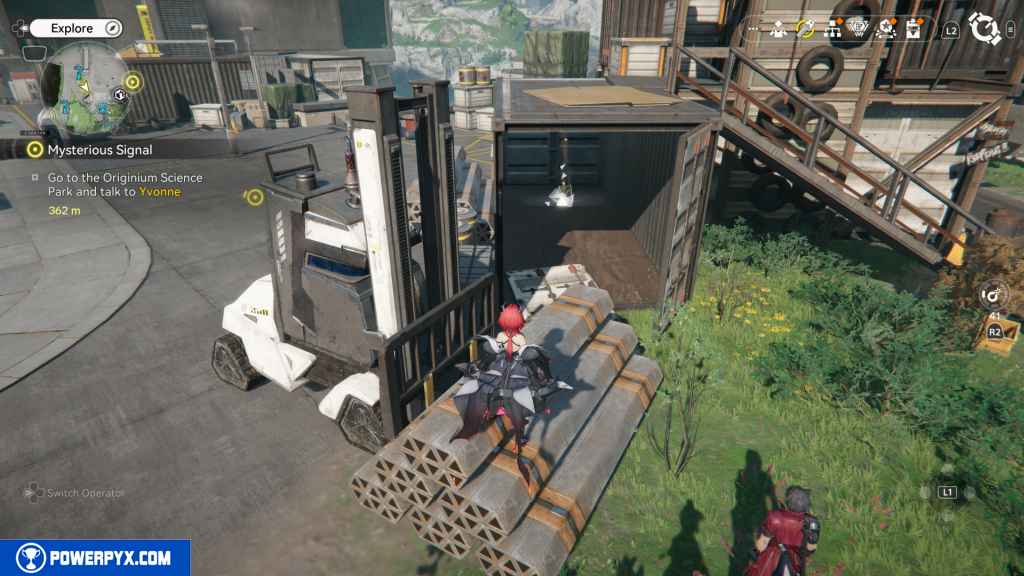Open the inverted triangle emblem menu
The height and width of the screenshot is (576, 1024).
[857, 29]
